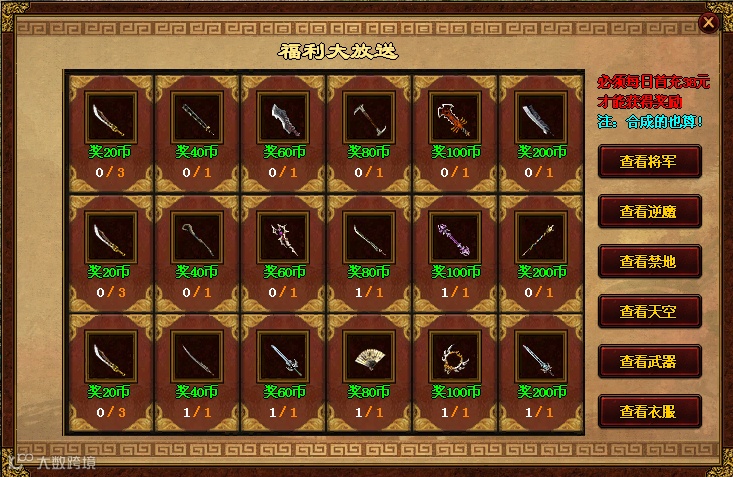Select the broad cleaver blade slot
733x477 pixels.
pyautogui.click(x=541, y=118)
